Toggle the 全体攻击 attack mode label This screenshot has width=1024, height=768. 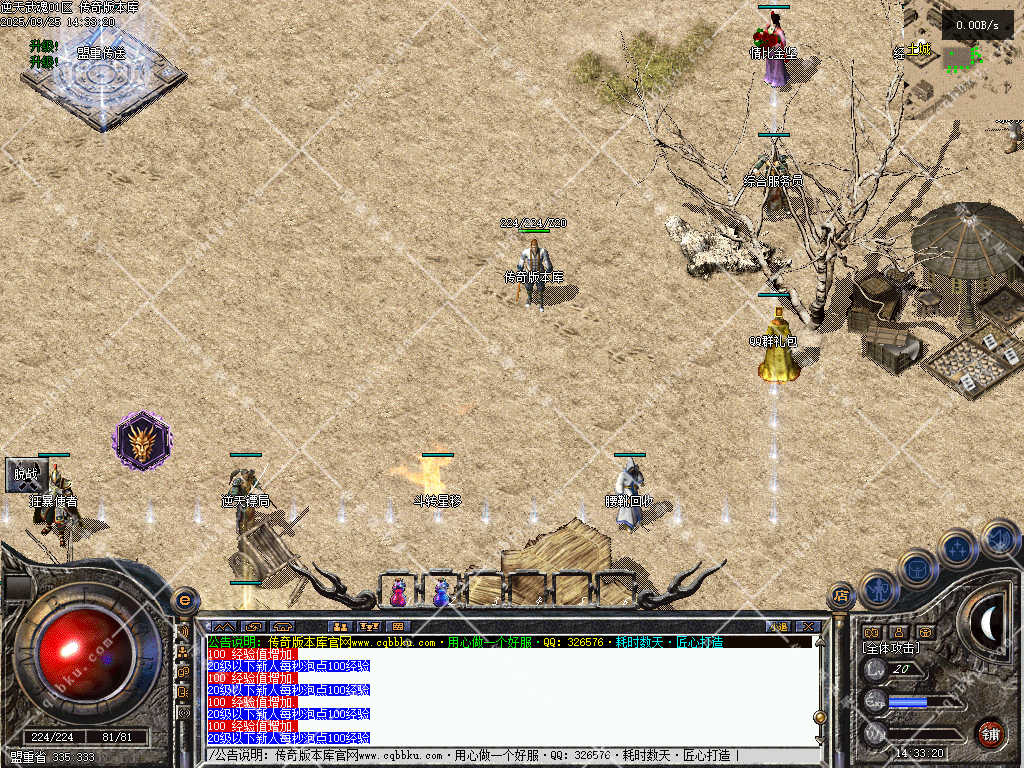coord(892,649)
